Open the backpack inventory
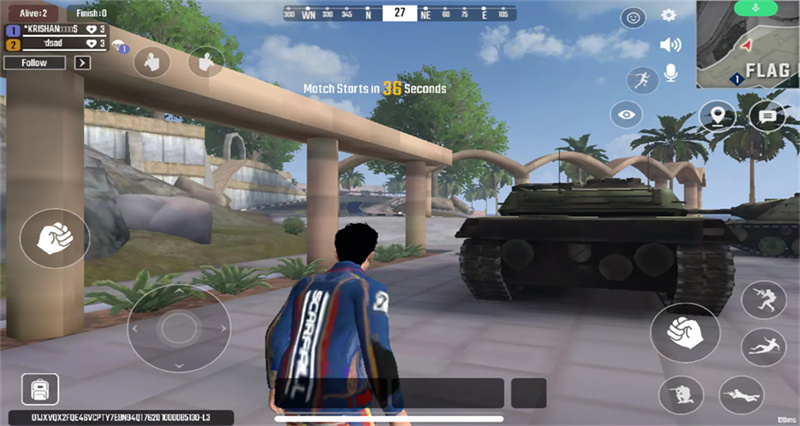 [x=40, y=389]
